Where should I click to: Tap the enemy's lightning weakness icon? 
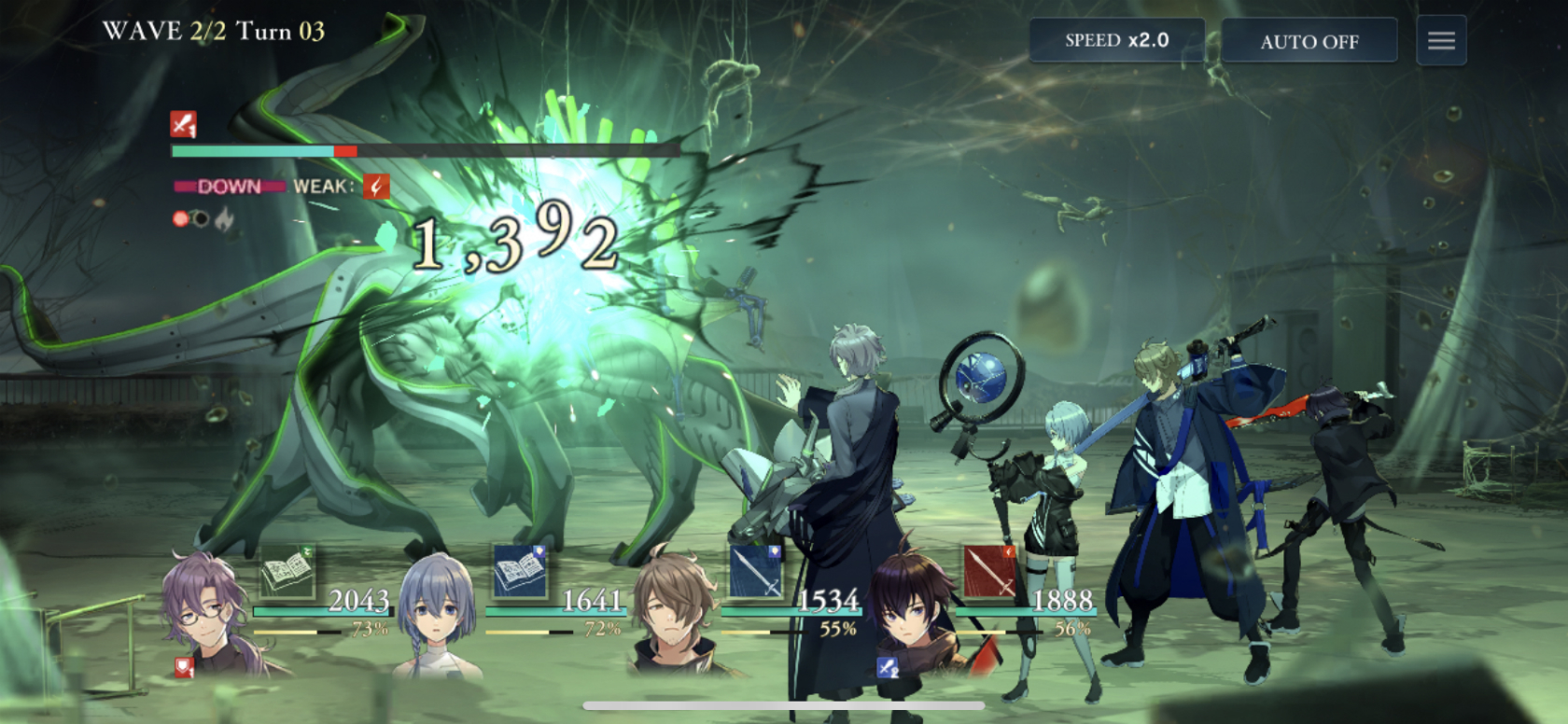point(376,187)
